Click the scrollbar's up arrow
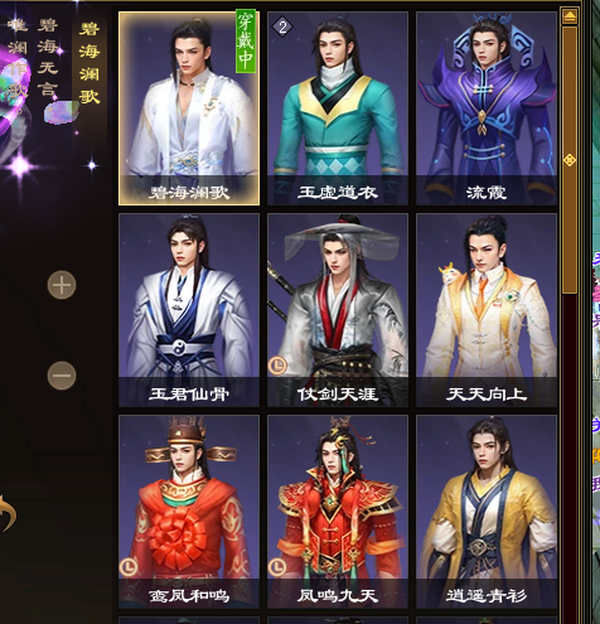Screen dimensions: 600x624 tap(569, 16)
